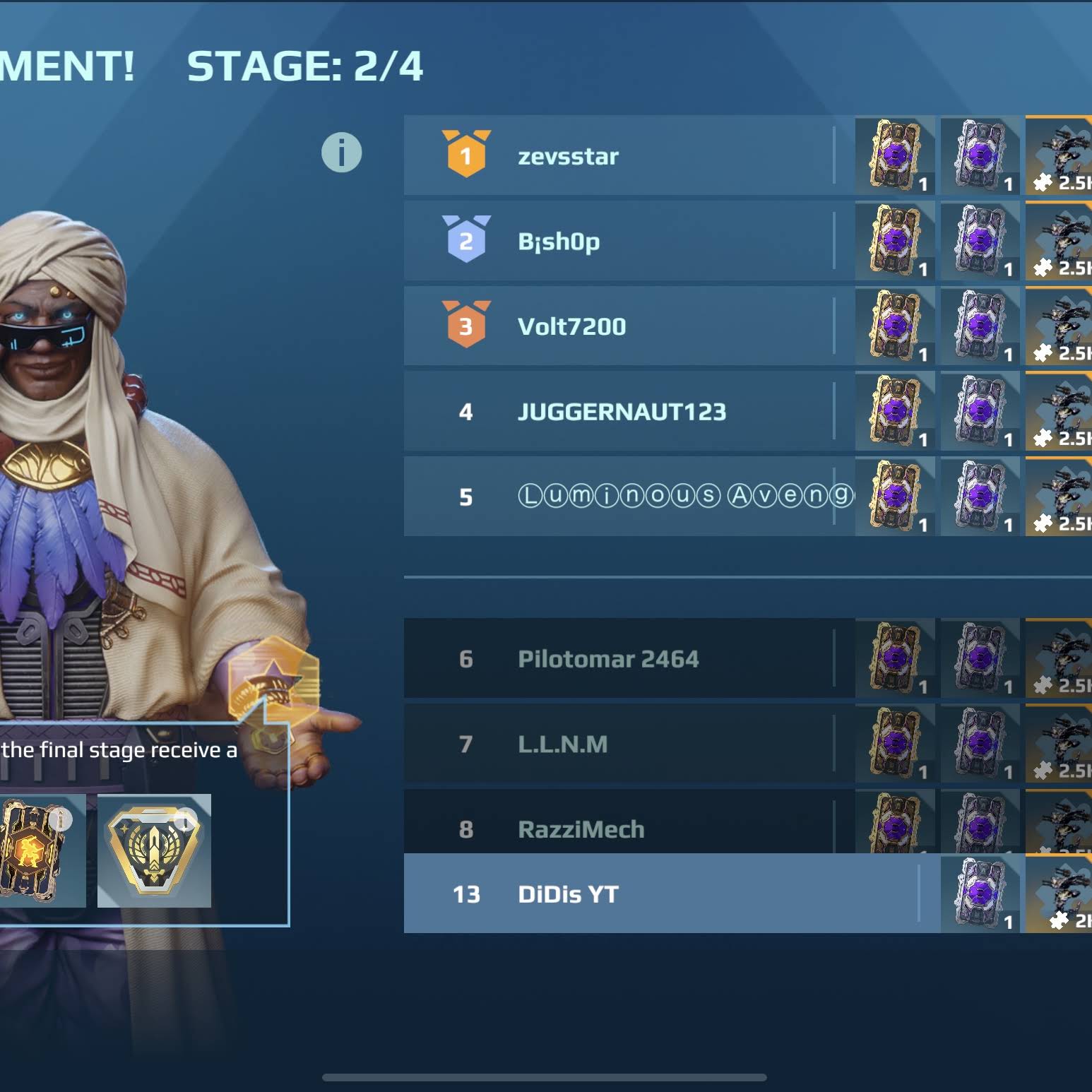Open the tournament info button
The width and height of the screenshot is (1092, 1092).
342,153
